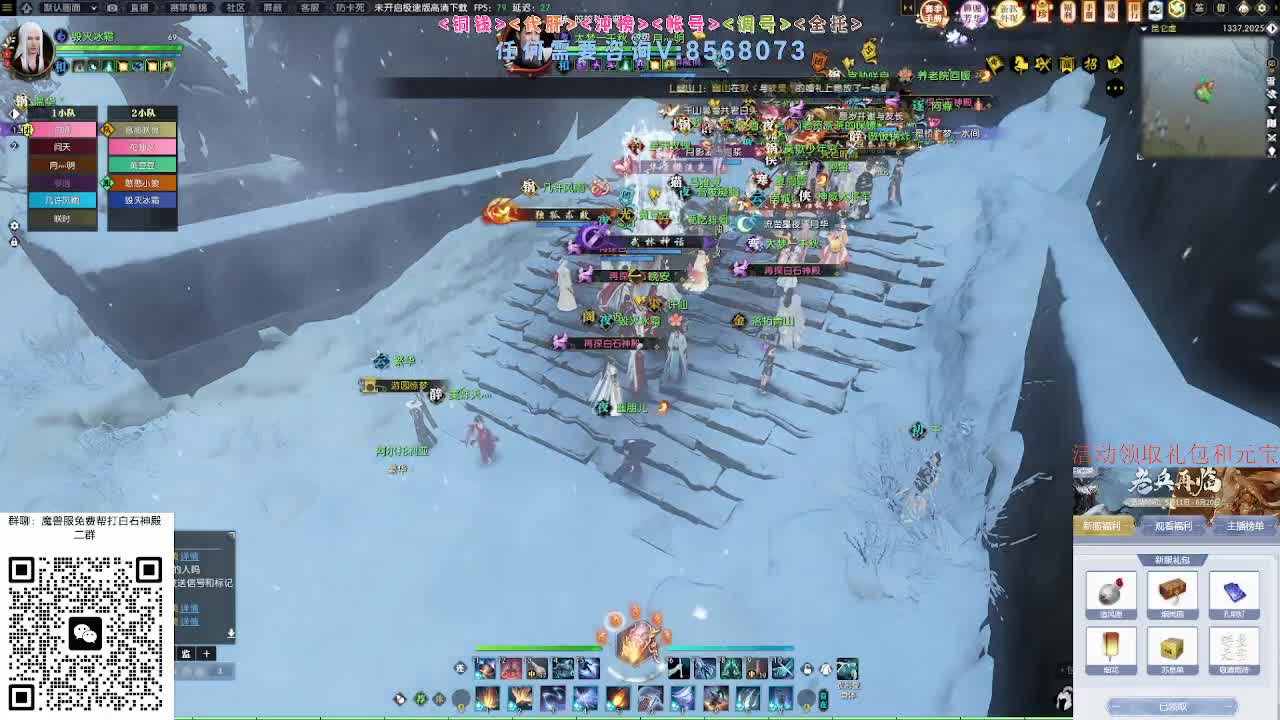Click the camera screenshot icon in top bar
Image resolution: width=1280 pixels, height=720 pixels.
tap(111, 7)
